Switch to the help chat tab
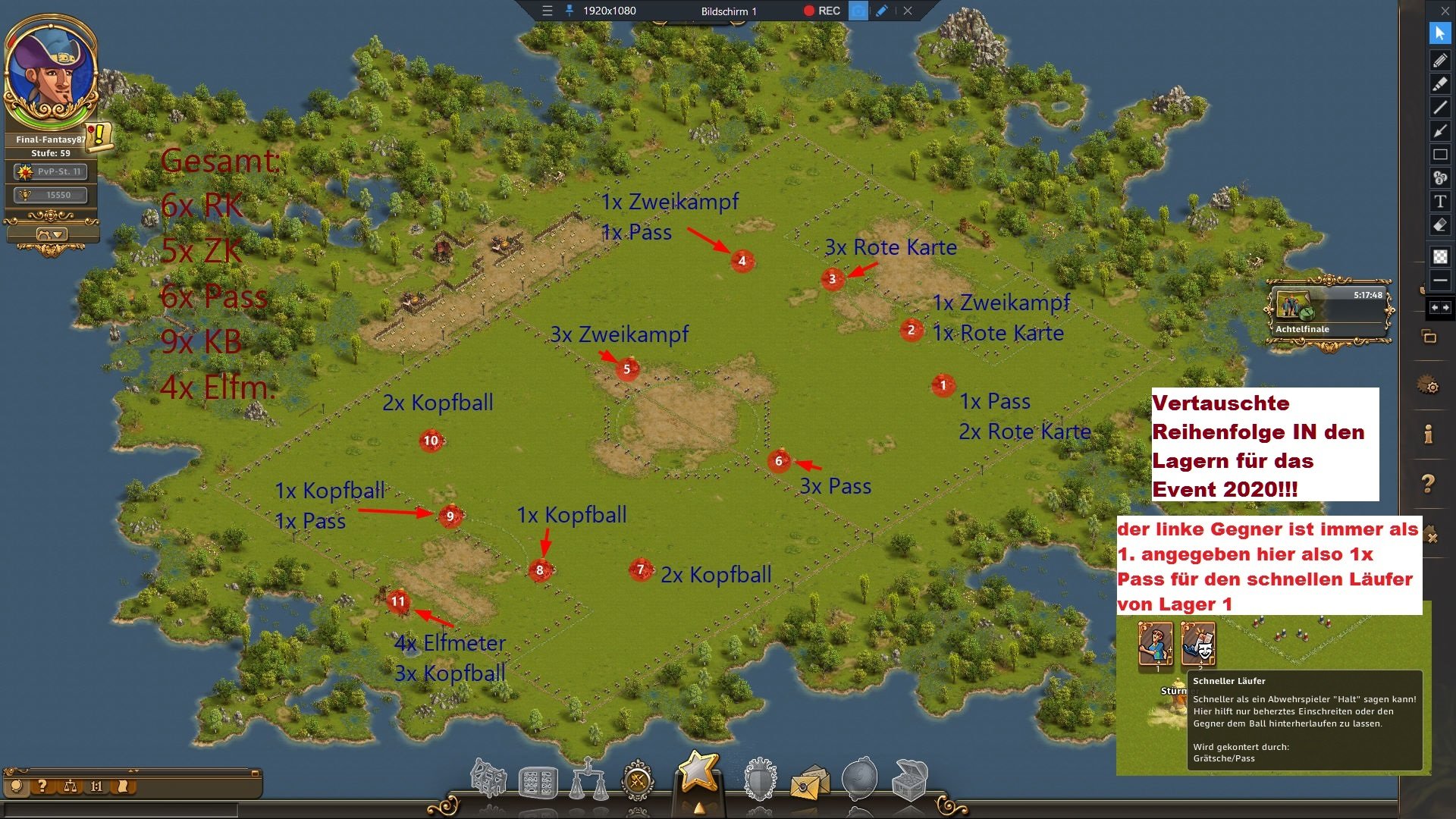 tap(42, 786)
